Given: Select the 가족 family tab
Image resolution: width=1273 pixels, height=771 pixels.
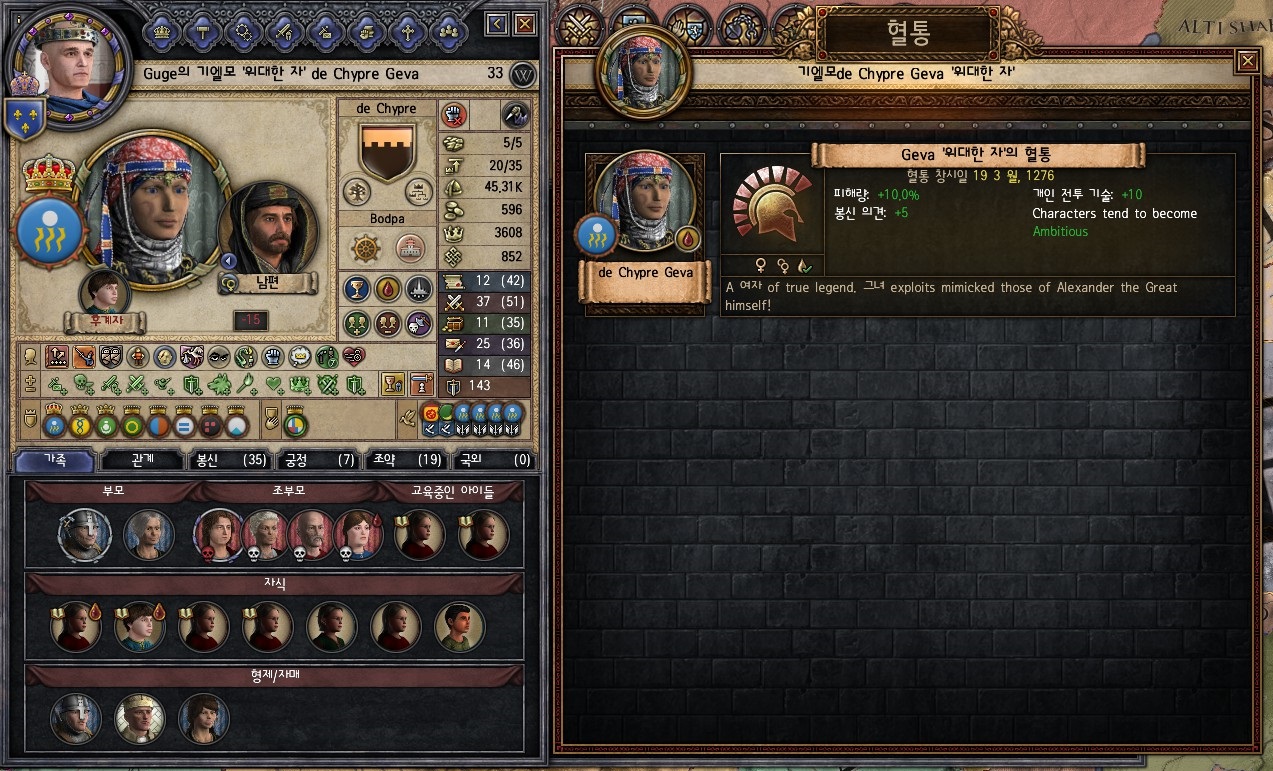Looking at the screenshot, I should point(55,460).
